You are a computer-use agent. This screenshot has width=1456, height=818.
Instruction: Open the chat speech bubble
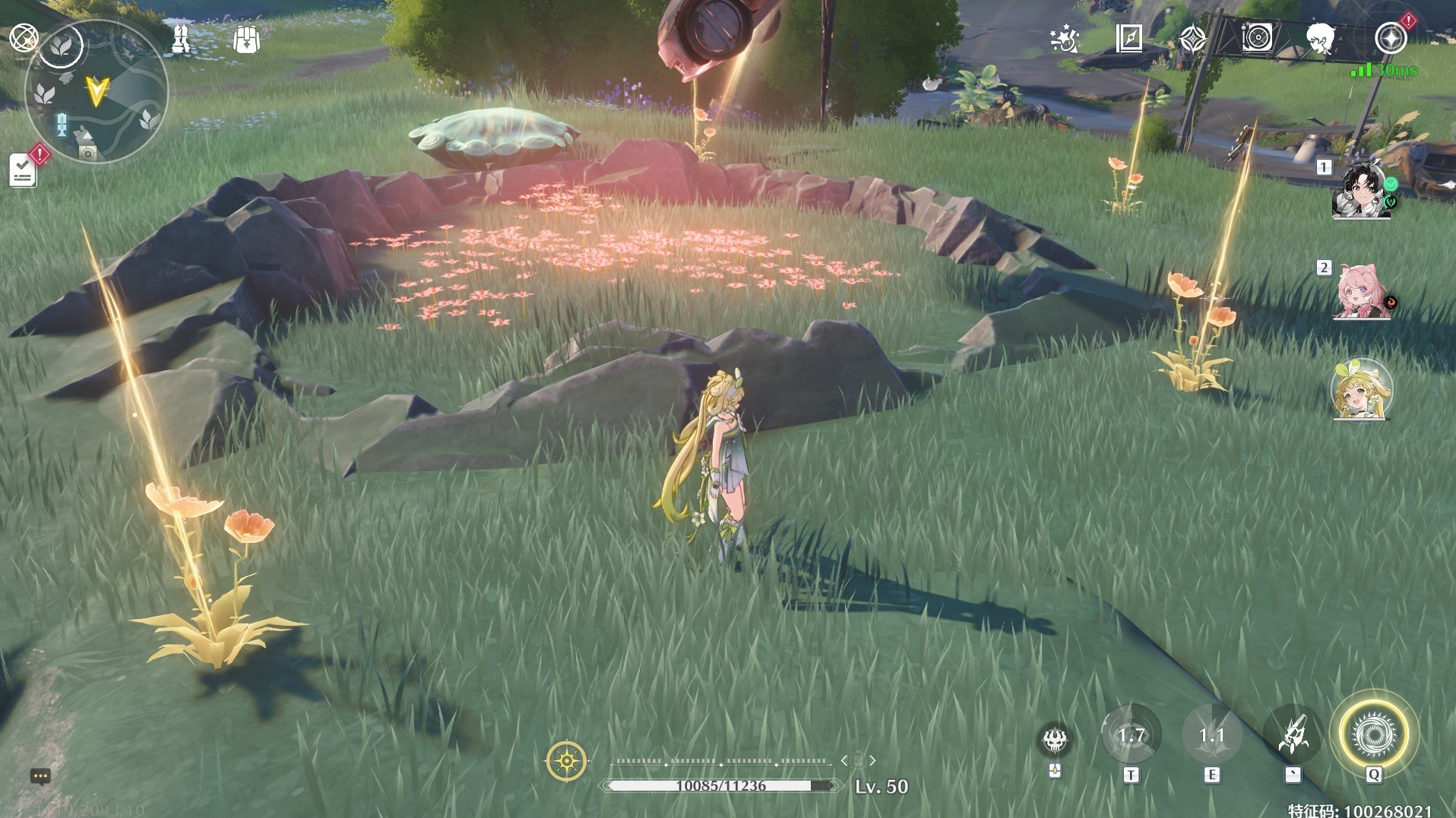40,776
